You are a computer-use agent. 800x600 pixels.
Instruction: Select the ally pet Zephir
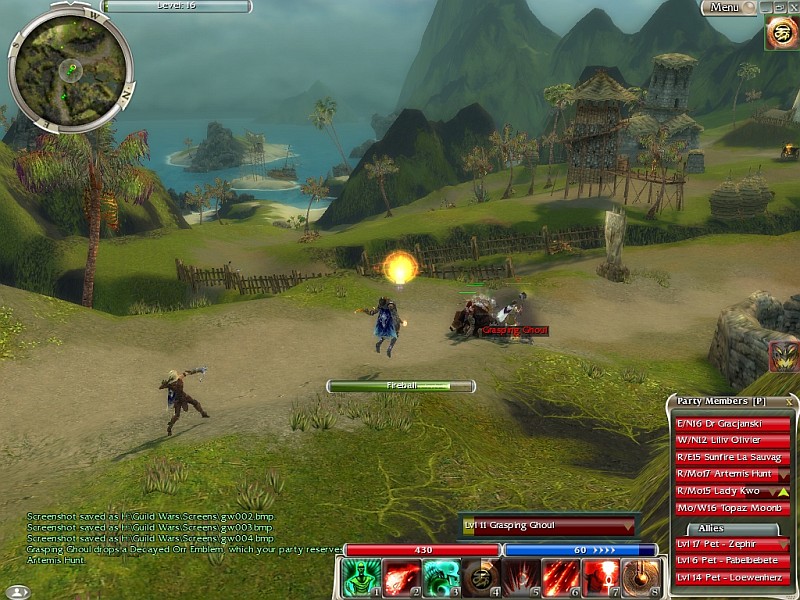pos(727,544)
